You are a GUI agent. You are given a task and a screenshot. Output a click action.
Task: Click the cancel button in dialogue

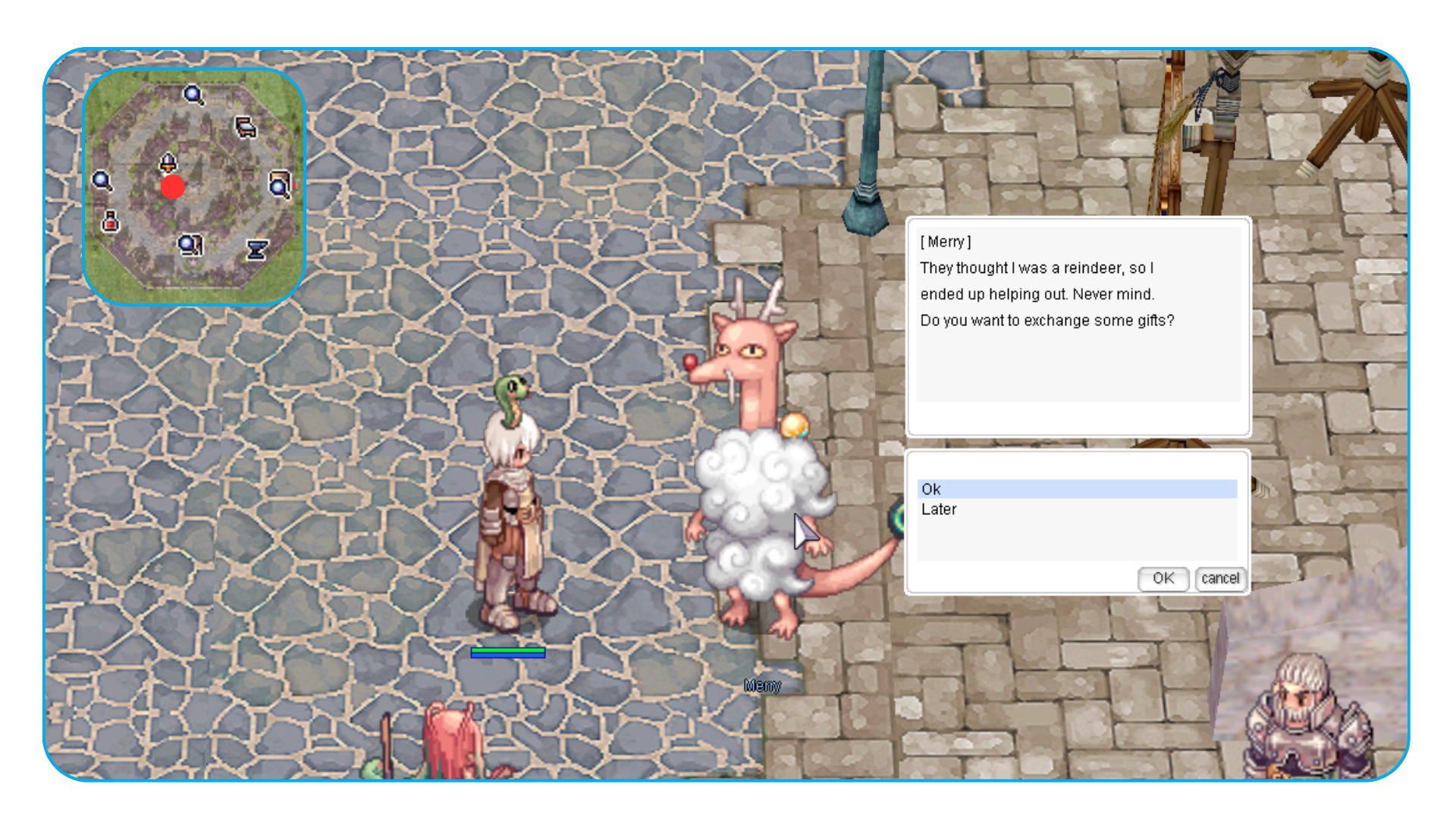pos(1219,579)
